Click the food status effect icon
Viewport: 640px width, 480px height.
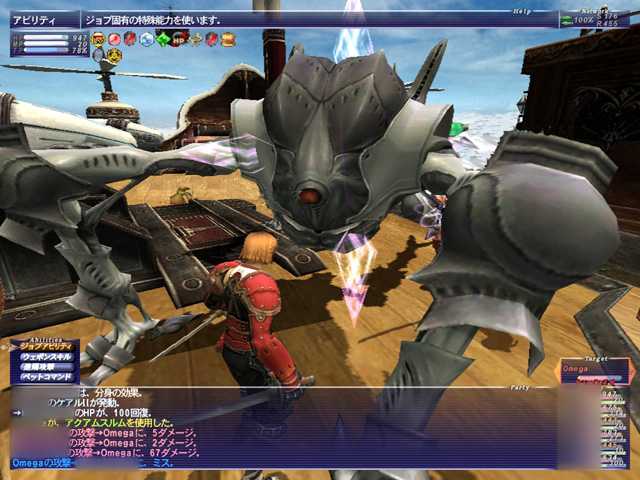coord(228,39)
